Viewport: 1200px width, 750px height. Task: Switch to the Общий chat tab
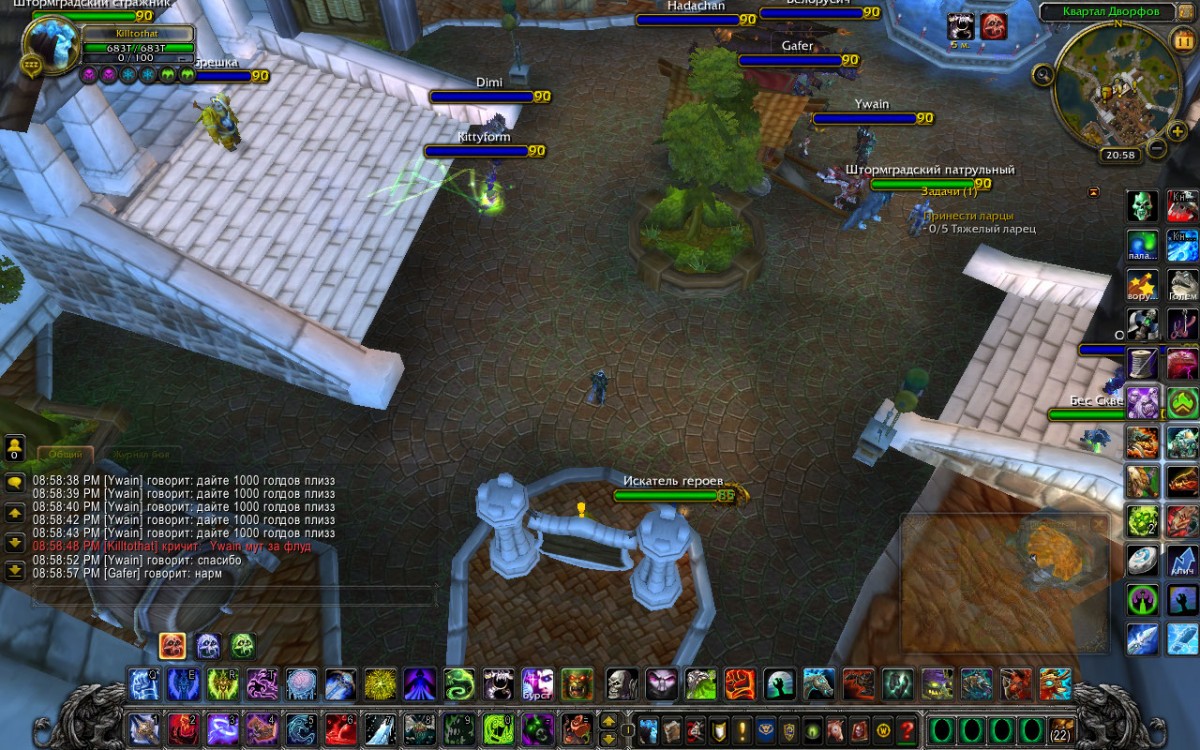(x=66, y=454)
